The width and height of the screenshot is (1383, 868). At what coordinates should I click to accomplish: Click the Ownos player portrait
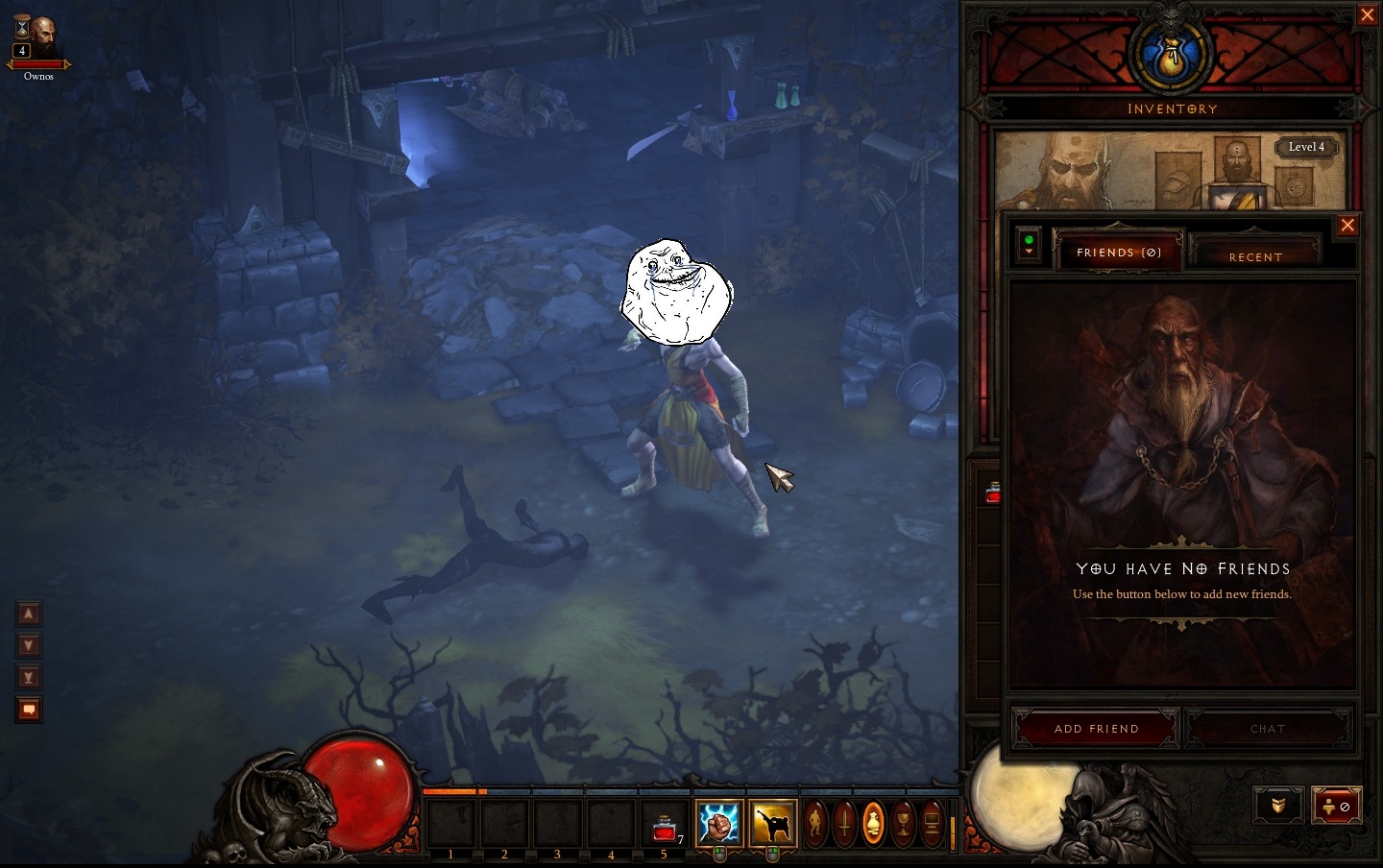click(x=39, y=38)
